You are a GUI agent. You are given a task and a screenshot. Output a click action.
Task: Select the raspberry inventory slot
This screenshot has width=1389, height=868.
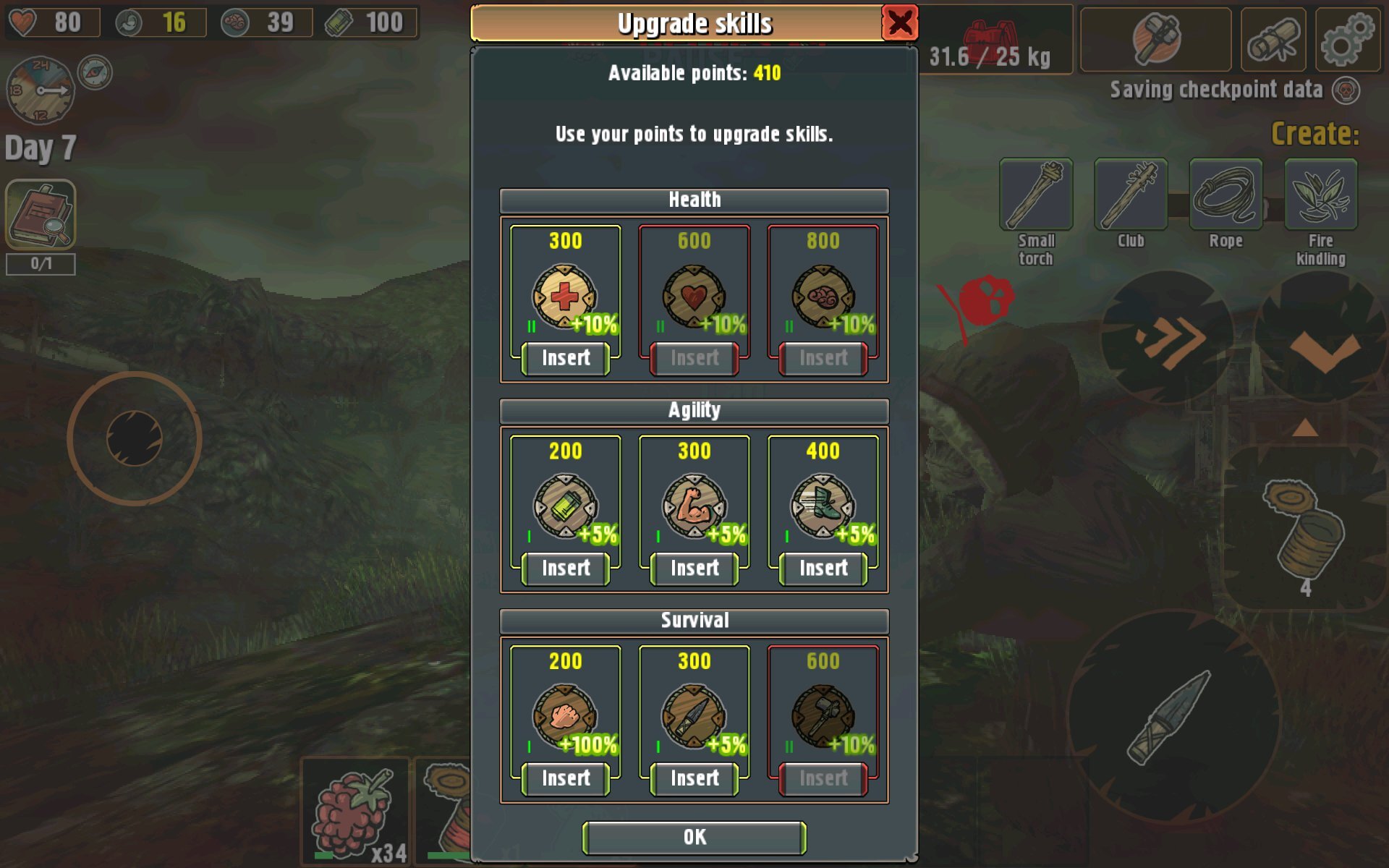tap(354, 812)
